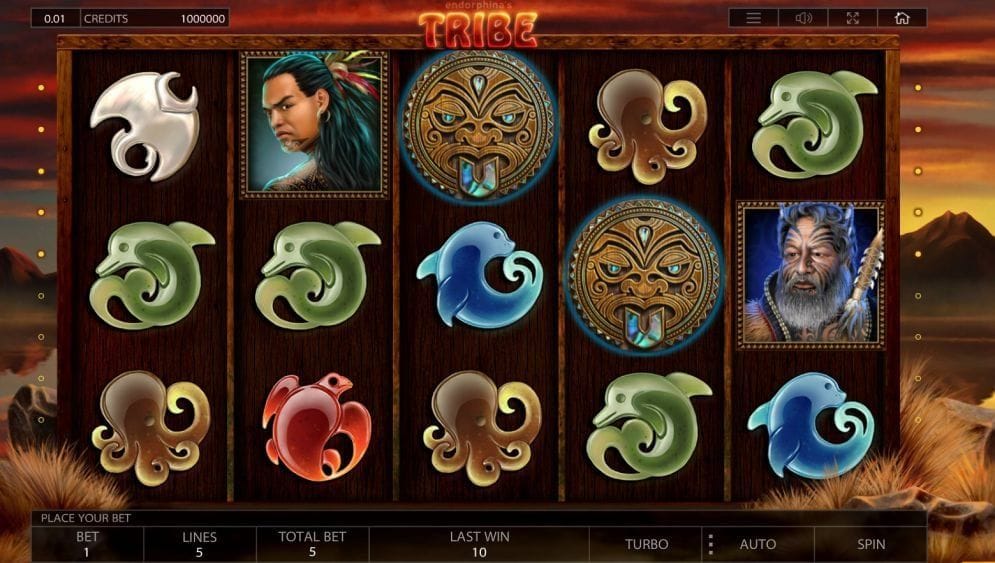Enter fullscreen mode

(x=853, y=18)
